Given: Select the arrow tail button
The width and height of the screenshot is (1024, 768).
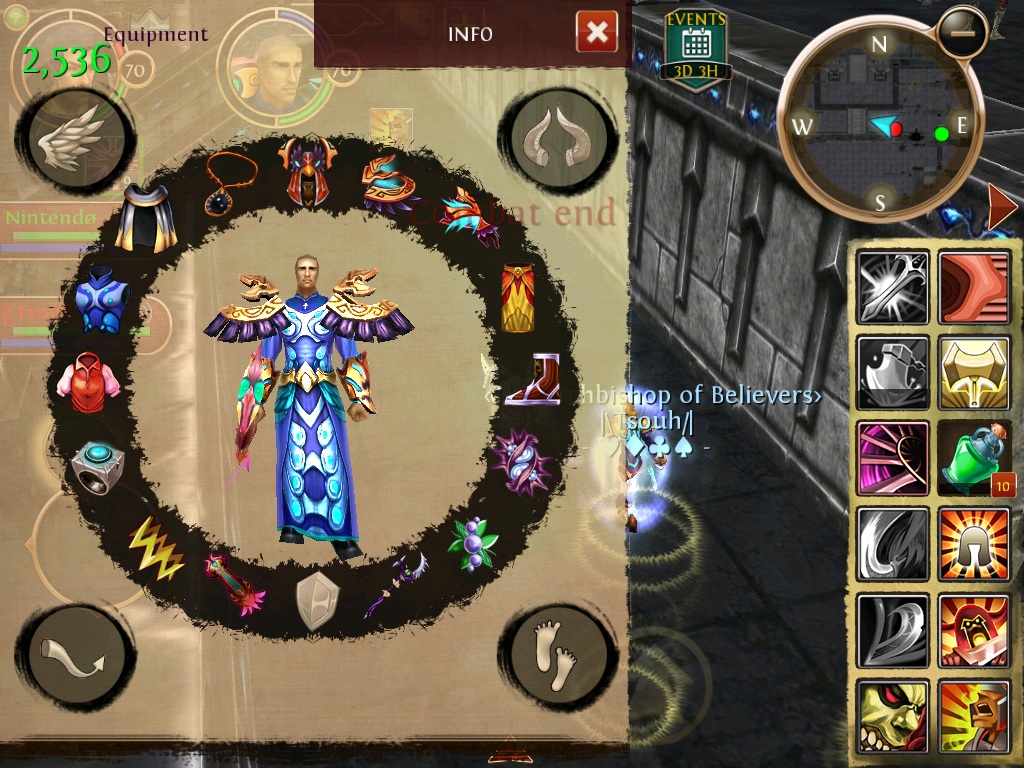Looking at the screenshot, I should coord(75,655).
